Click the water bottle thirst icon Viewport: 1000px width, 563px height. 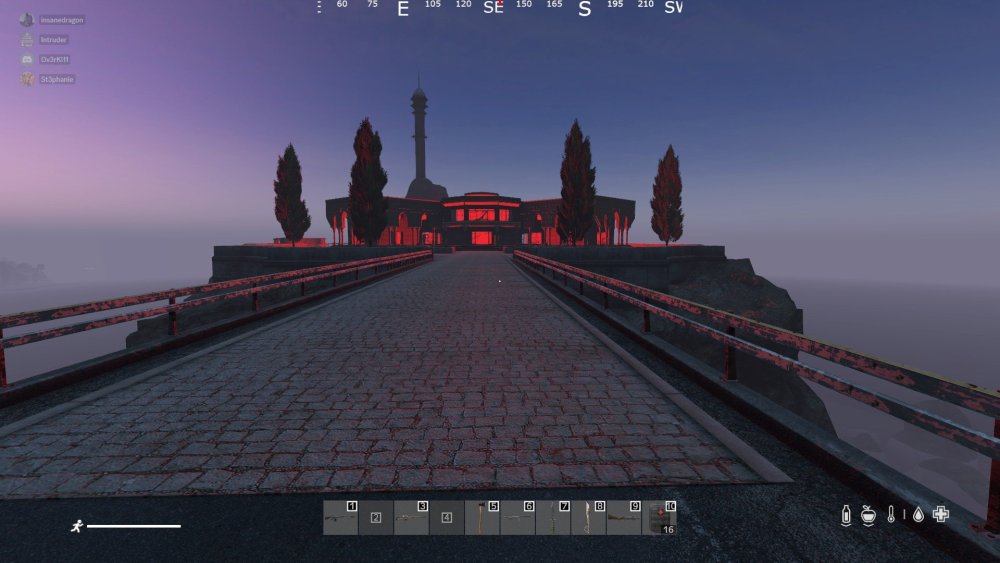click(846, 515)
